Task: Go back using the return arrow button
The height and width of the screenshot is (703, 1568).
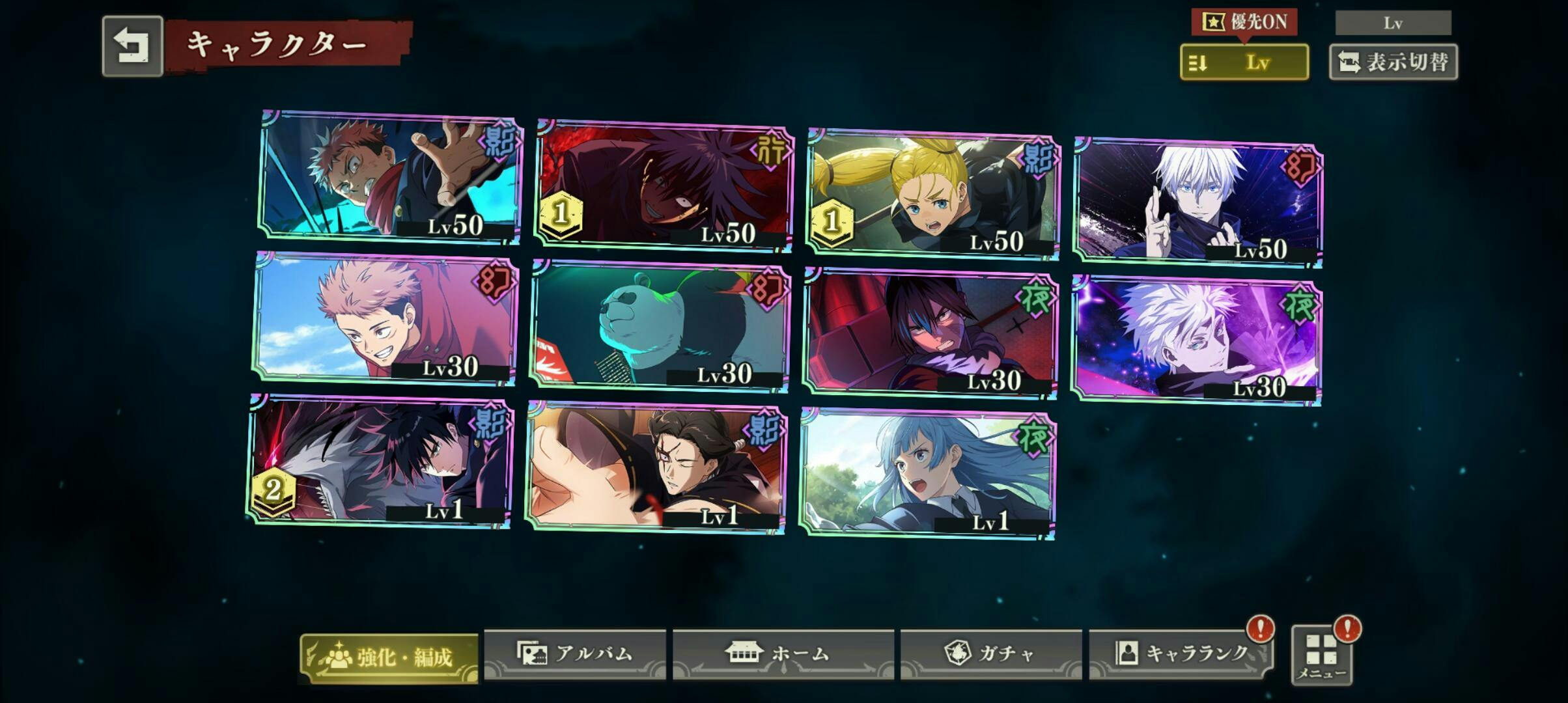Action: [x=132, y=46]
